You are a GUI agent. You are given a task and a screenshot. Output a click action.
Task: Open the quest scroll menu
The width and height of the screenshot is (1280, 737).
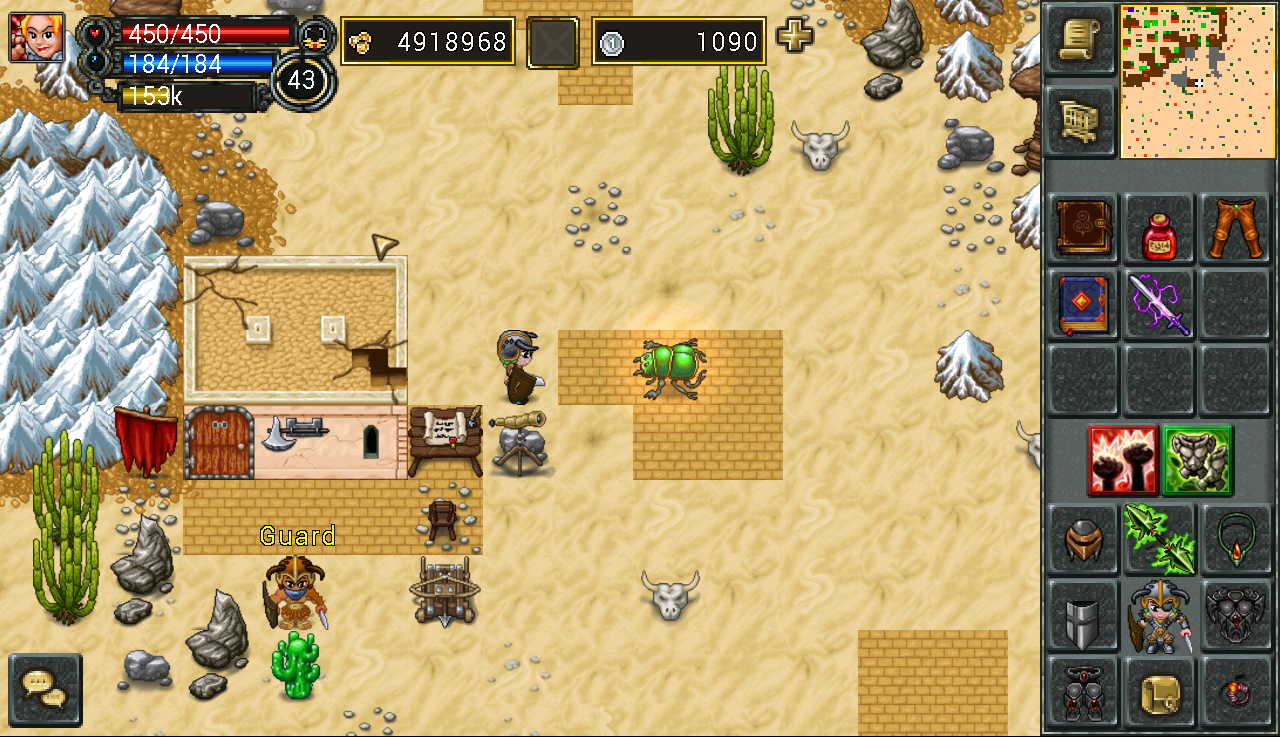pos(1080,40)
